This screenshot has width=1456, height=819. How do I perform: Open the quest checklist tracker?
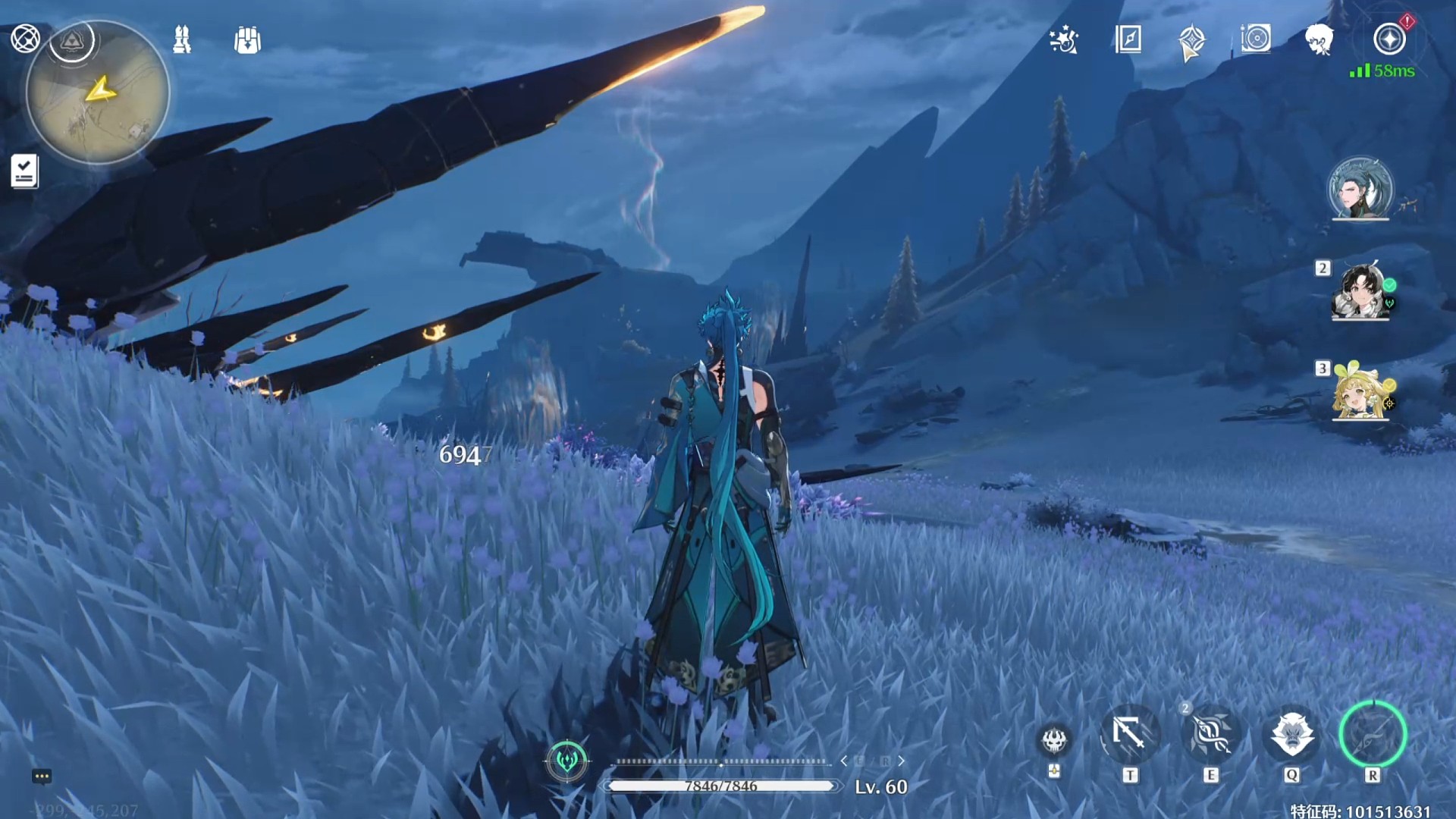[x=24, y=171]
